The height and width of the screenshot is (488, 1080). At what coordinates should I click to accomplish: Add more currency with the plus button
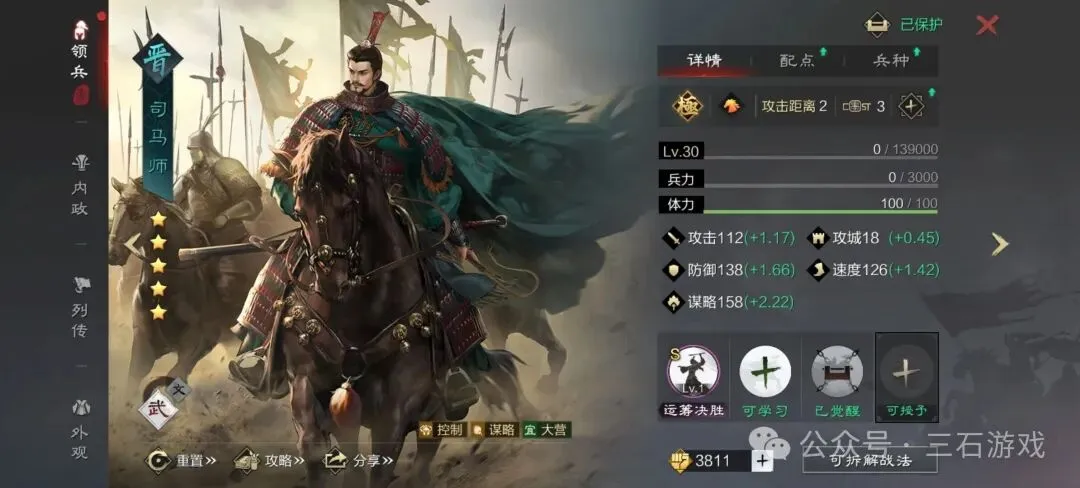(x=762, y=461)
